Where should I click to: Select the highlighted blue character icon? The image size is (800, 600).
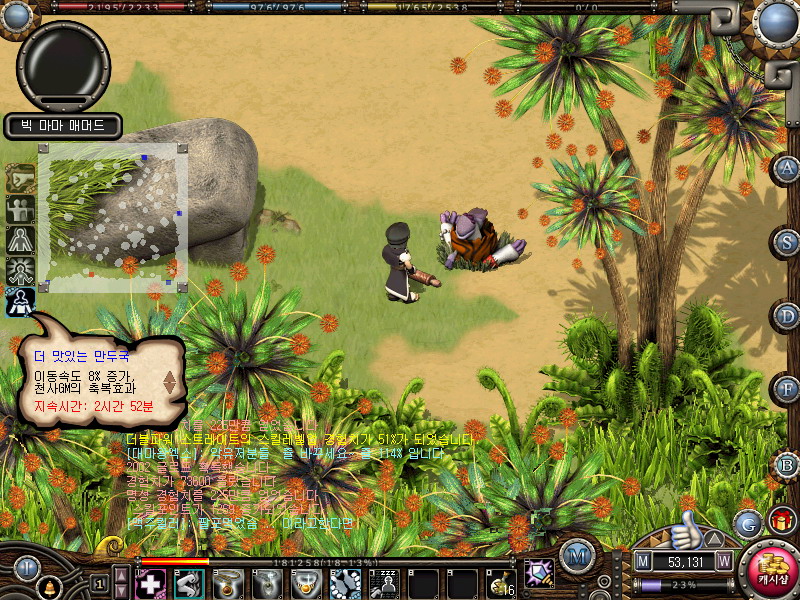[x=20, y=301]
